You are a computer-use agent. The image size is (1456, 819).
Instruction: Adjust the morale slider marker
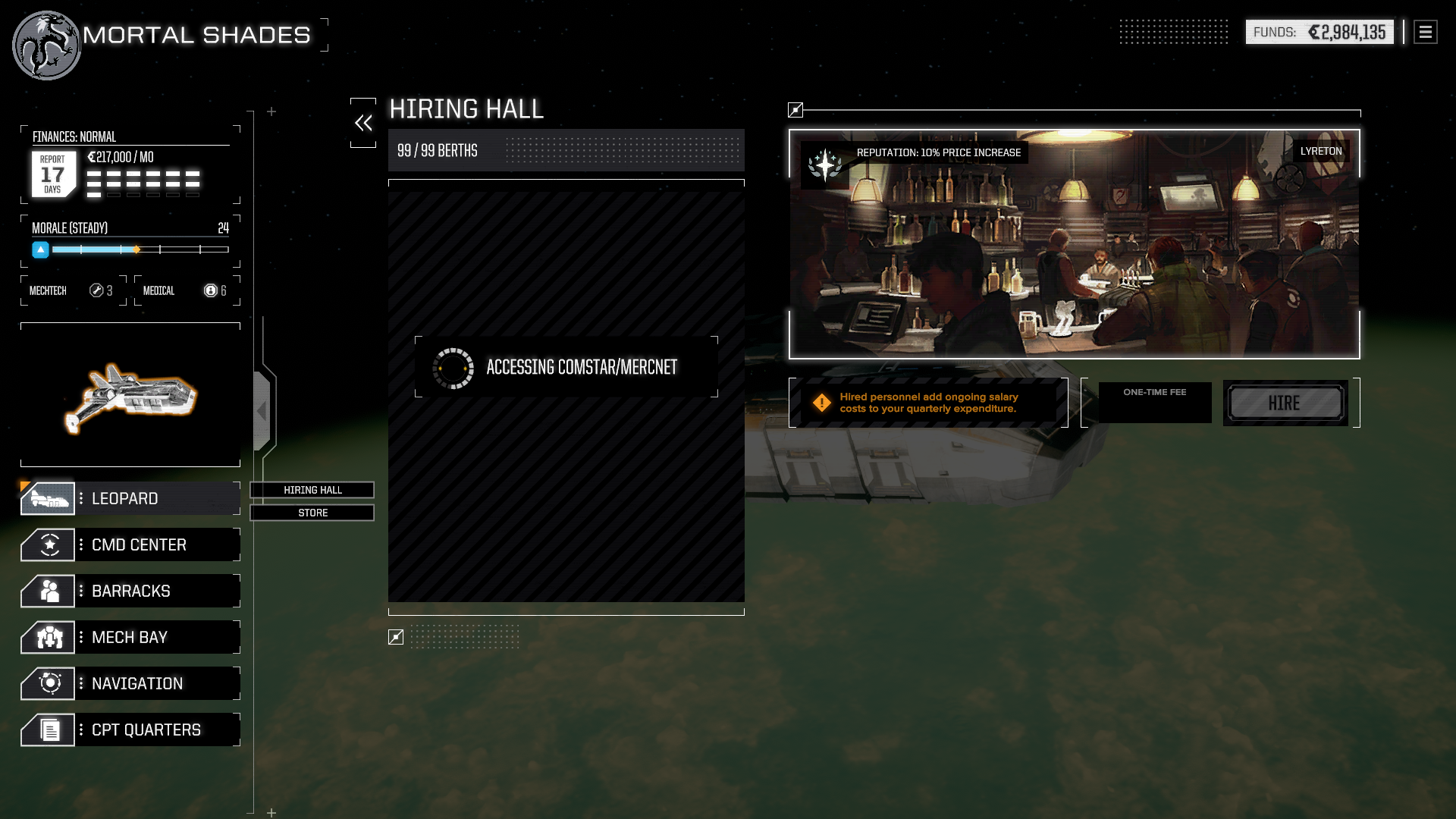coord(136,249)
